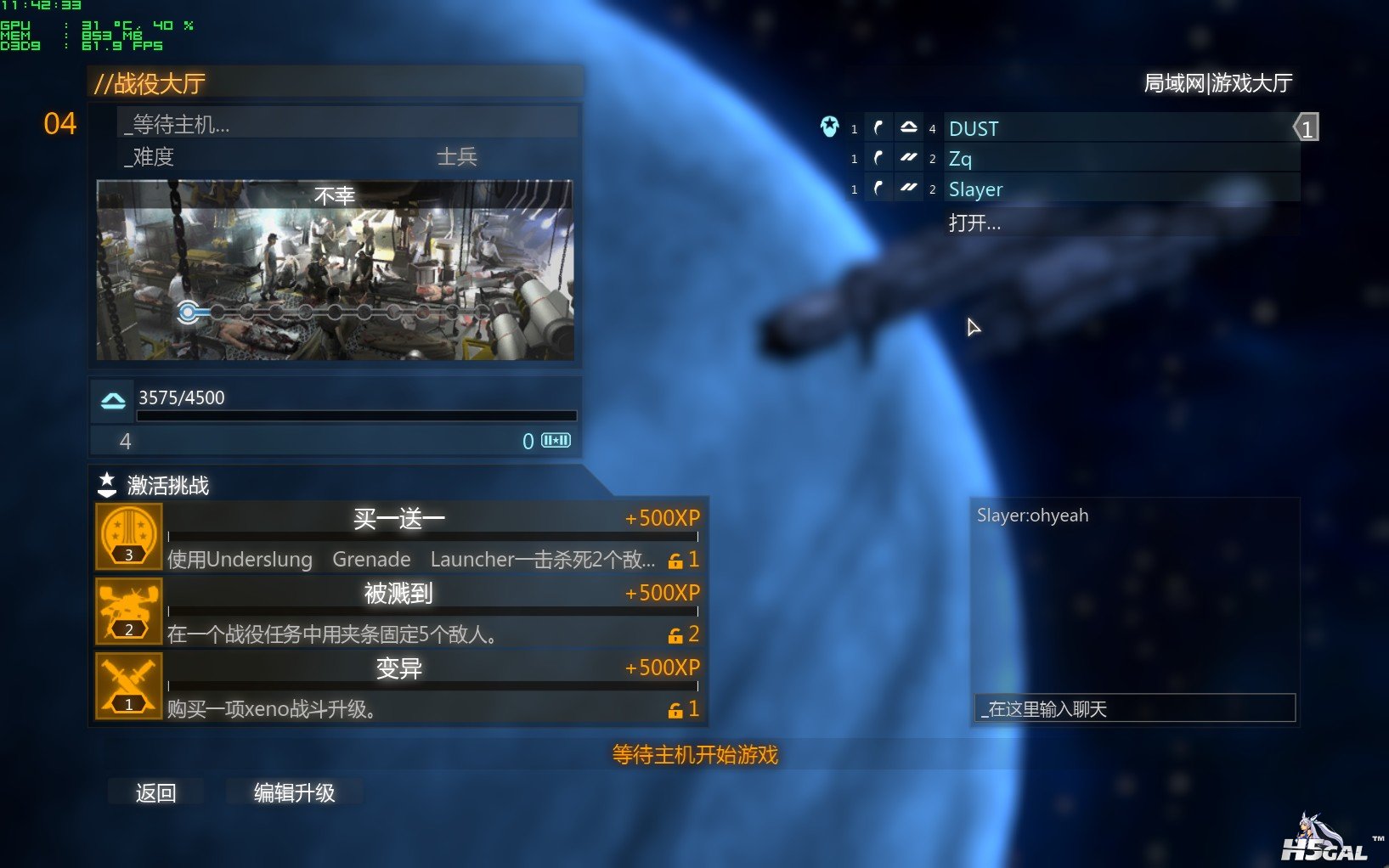Choose the 被溅到 challenge row

(432, 612)
